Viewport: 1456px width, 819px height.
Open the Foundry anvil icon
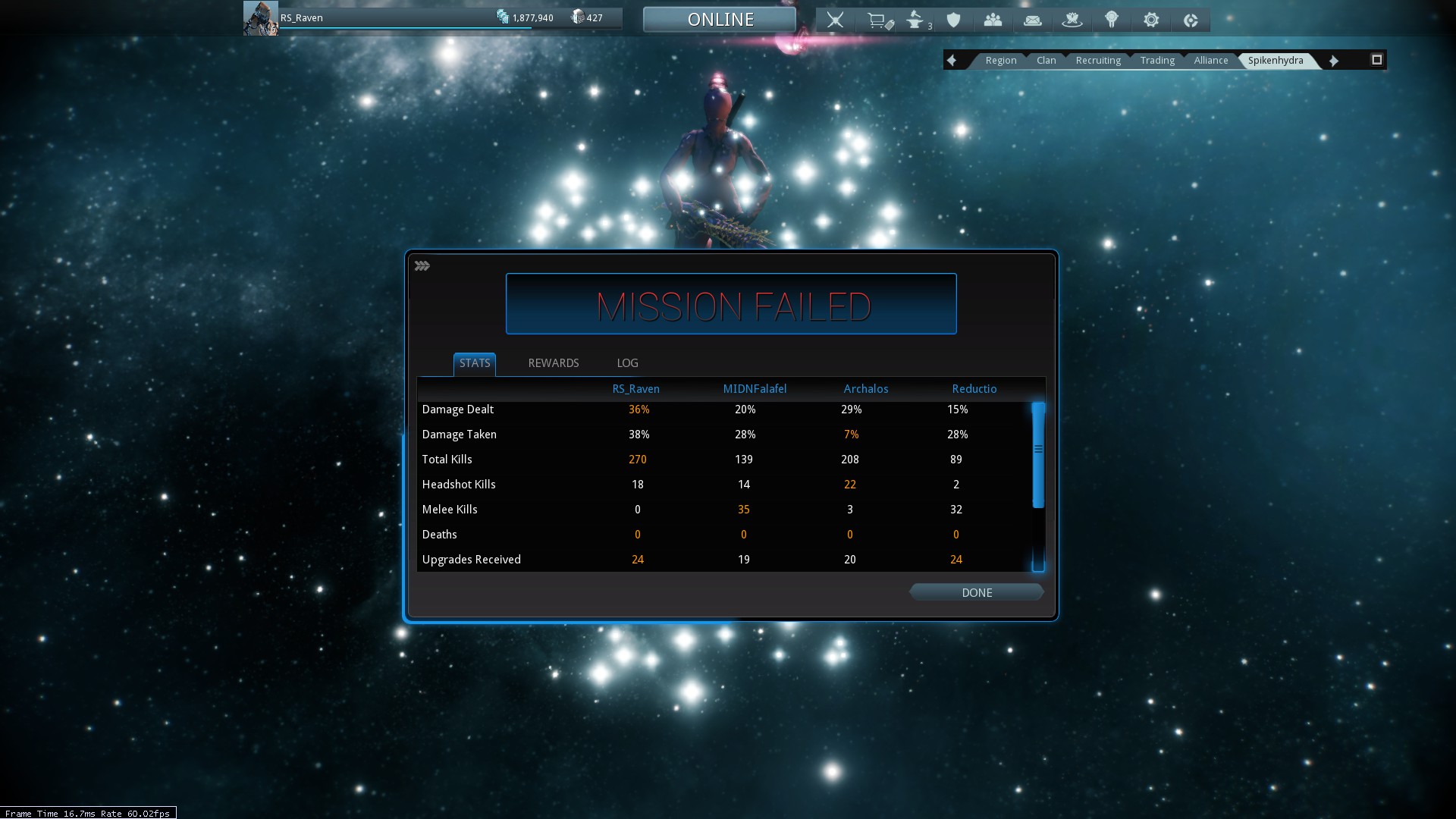916,20
